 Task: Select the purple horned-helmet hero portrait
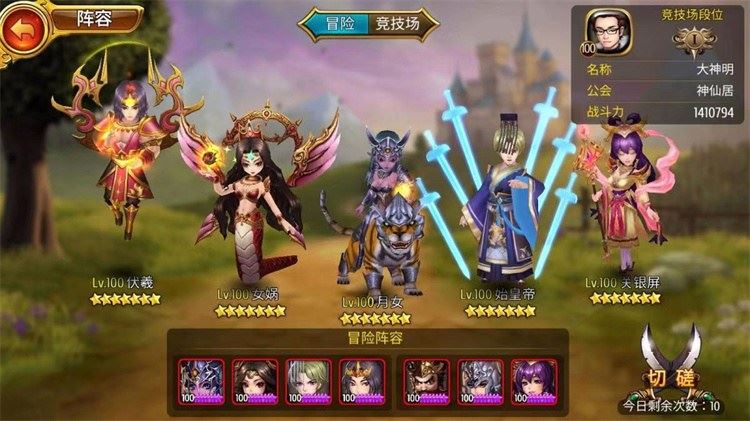pyautogui.click(x=197, y=380)
